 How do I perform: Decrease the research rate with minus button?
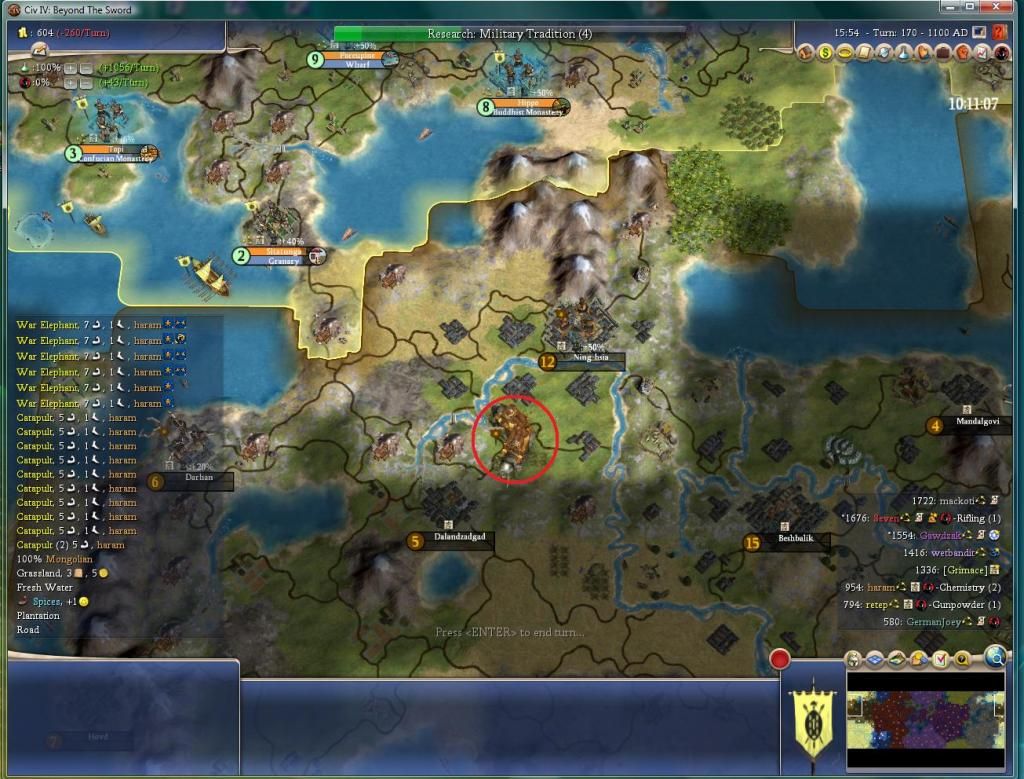click(86, 66)
